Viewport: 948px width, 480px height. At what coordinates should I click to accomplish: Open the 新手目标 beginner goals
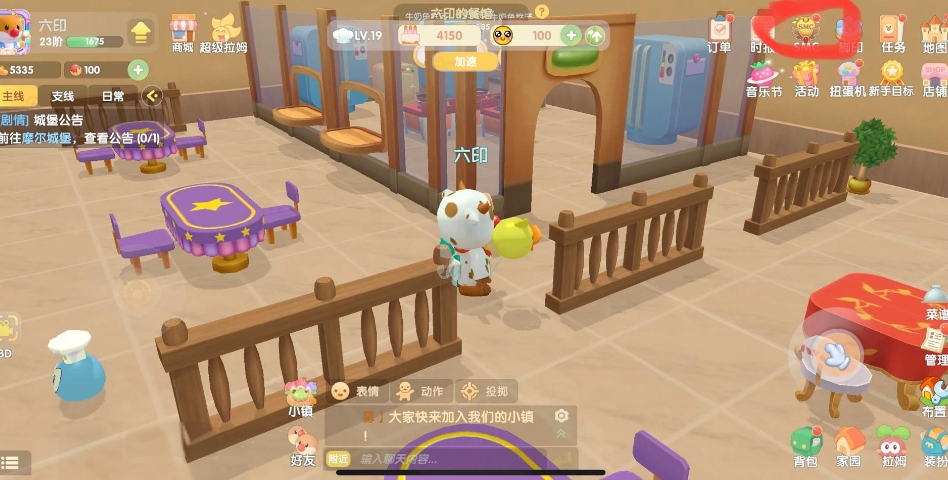click(891, 76)
